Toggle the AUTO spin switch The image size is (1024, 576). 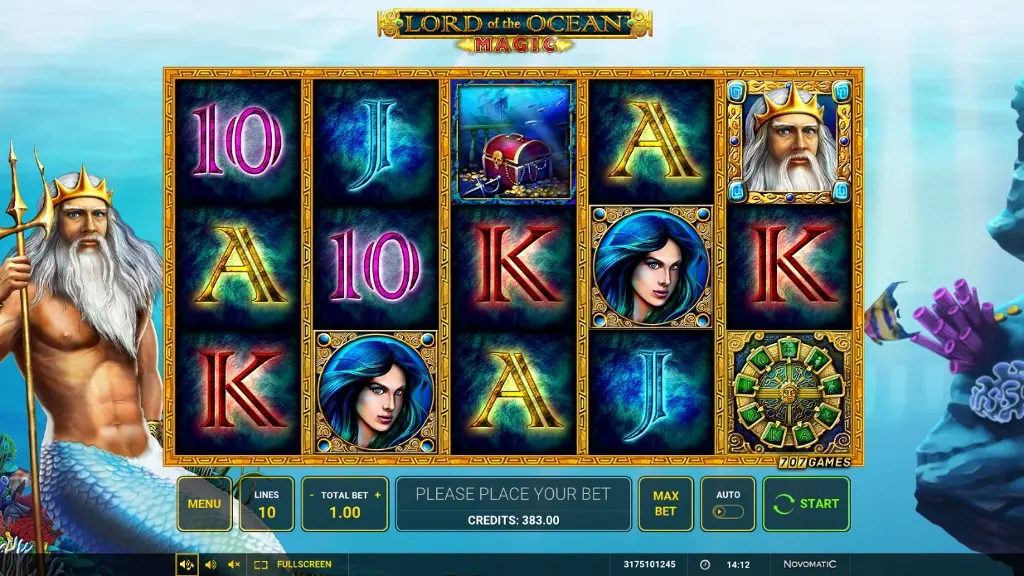click(728, 511)
